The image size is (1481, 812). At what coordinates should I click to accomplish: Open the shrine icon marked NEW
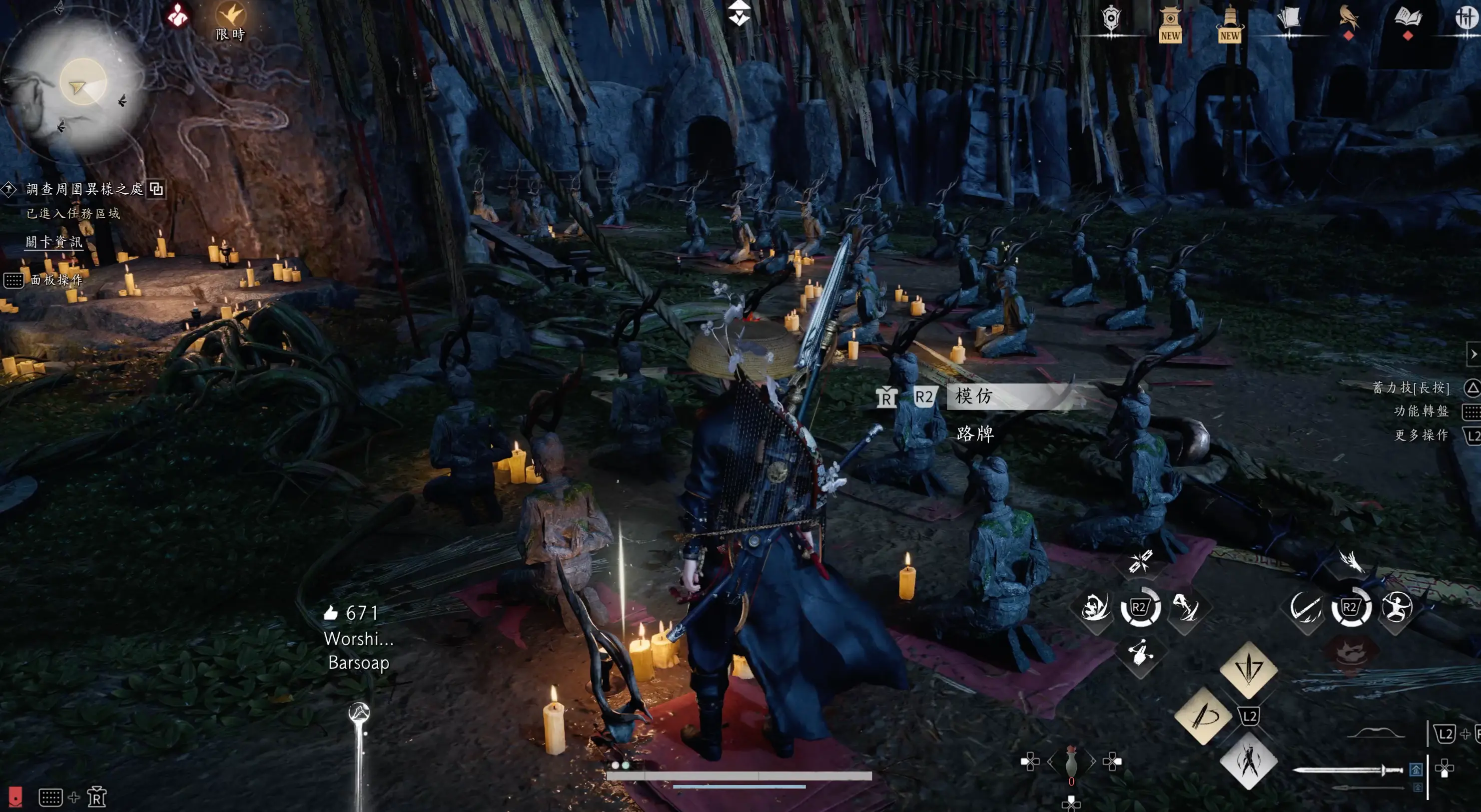(1170, 23)
